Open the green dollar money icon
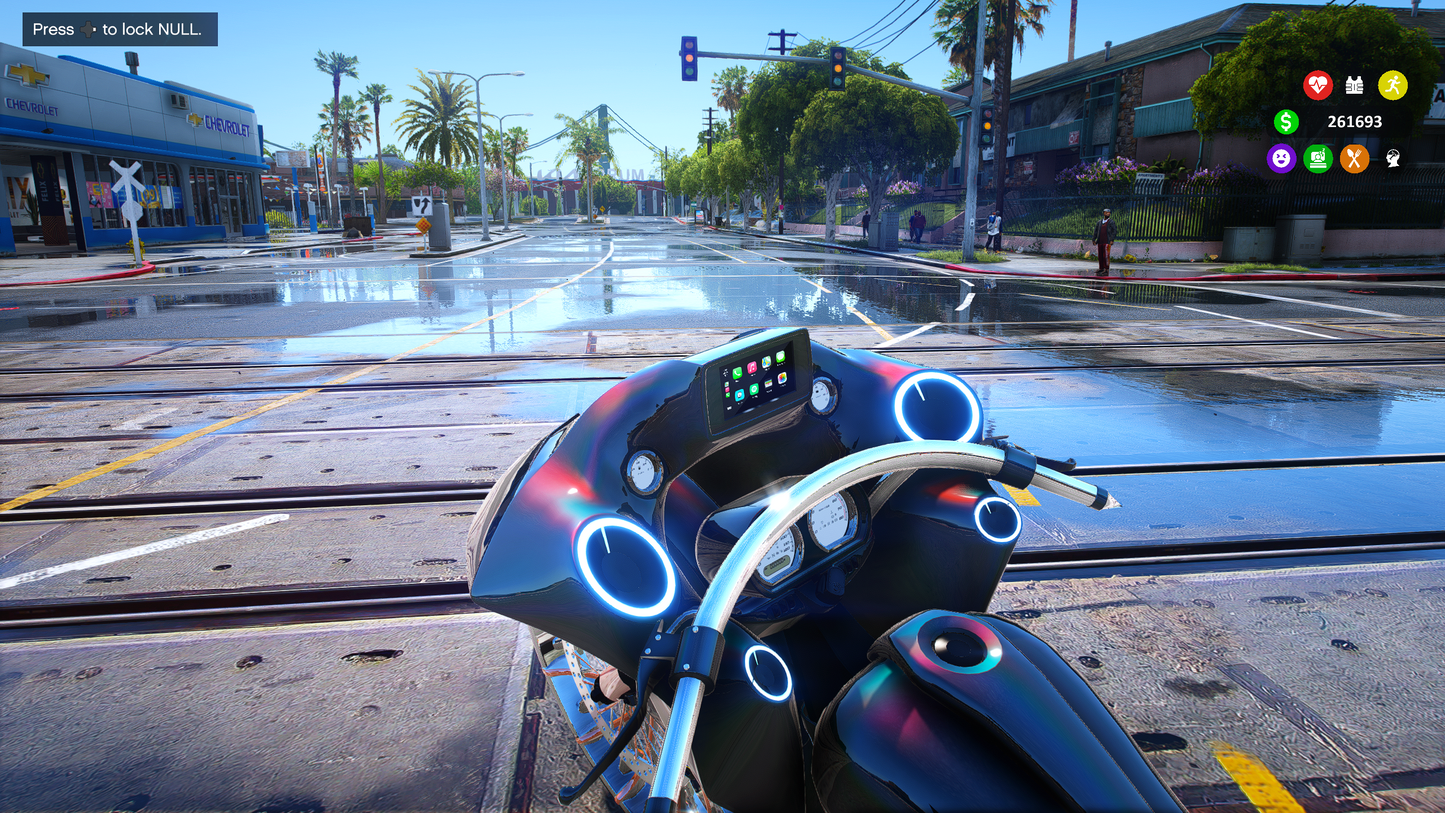 point(1286,122)
